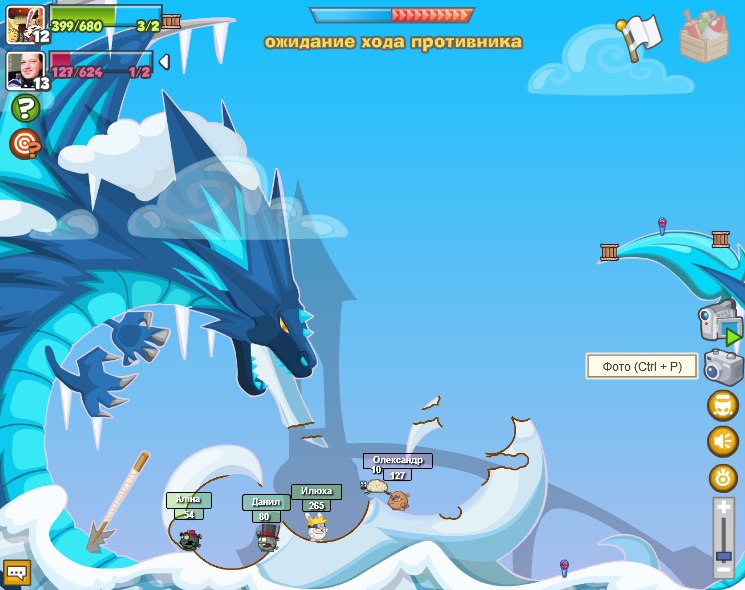Open the green question mark help button

coord(25,108)
